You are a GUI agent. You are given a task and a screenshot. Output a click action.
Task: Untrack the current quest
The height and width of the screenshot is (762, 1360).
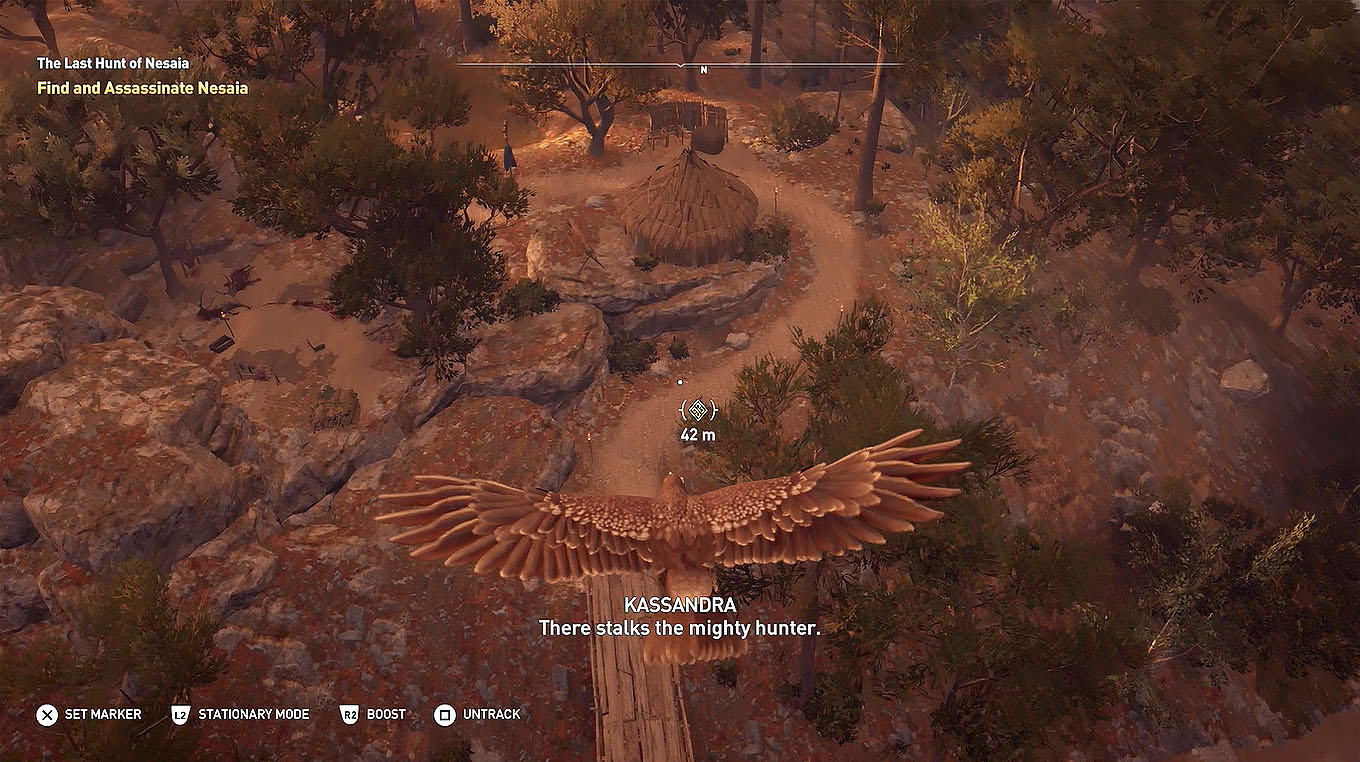click(x=489, y=715)
